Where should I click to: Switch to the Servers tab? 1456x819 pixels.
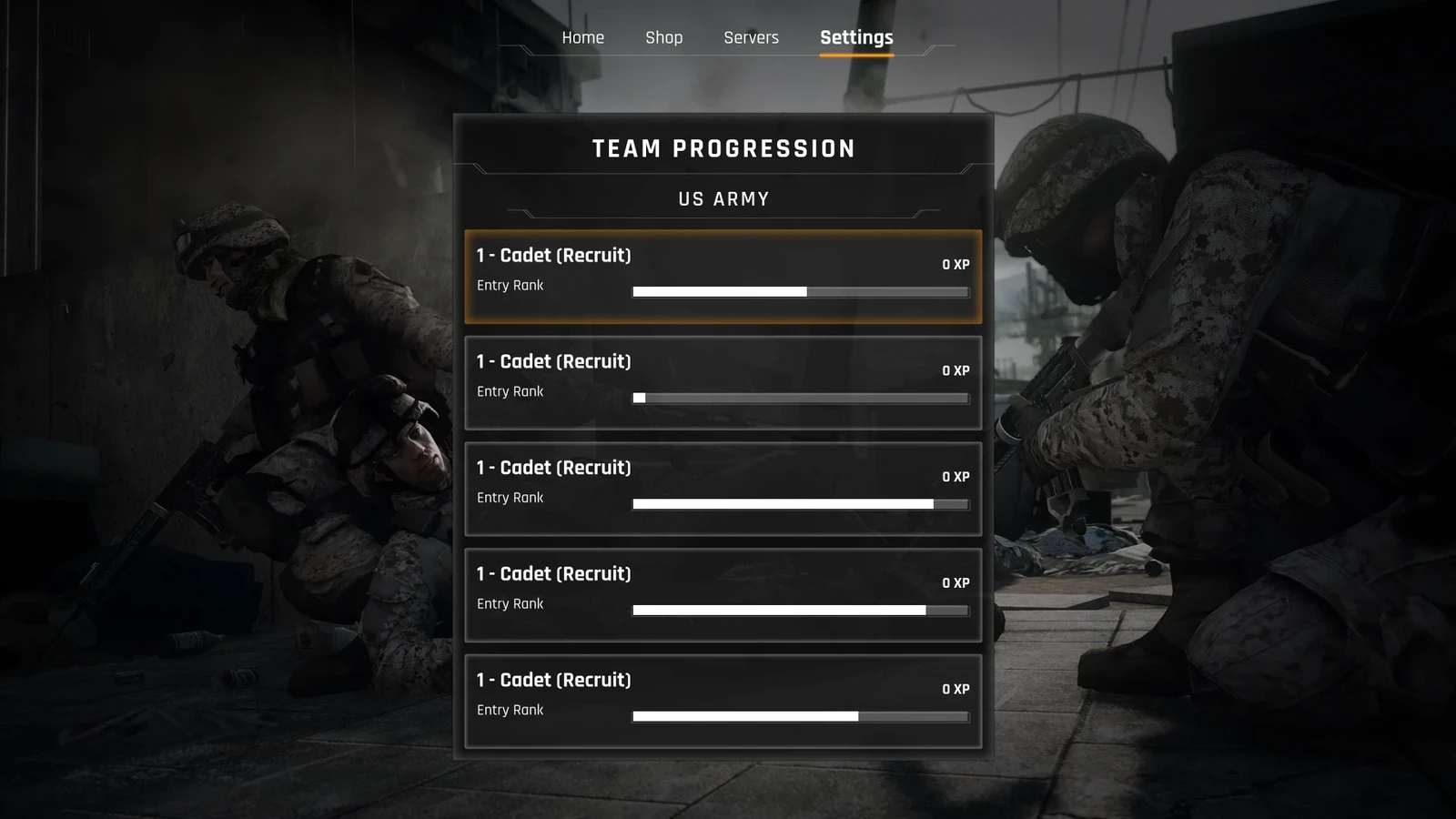751,37
